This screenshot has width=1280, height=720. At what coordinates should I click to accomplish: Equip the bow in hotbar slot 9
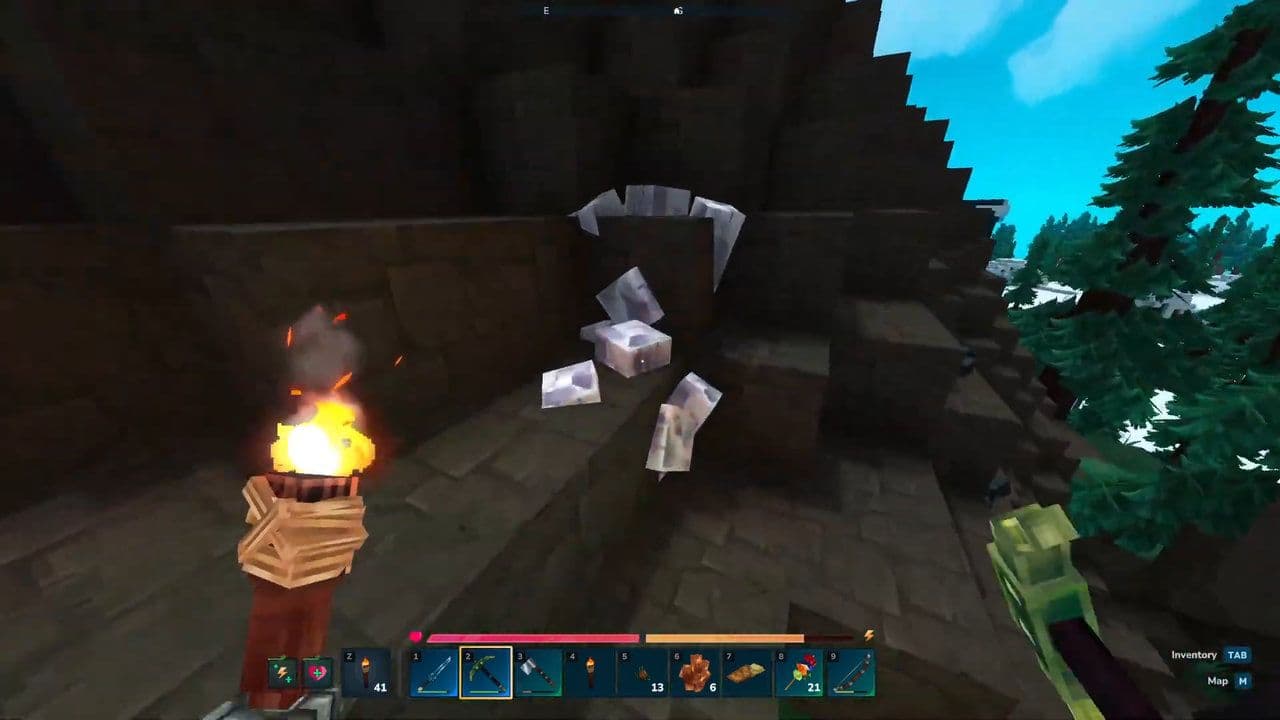coord(851,673)
